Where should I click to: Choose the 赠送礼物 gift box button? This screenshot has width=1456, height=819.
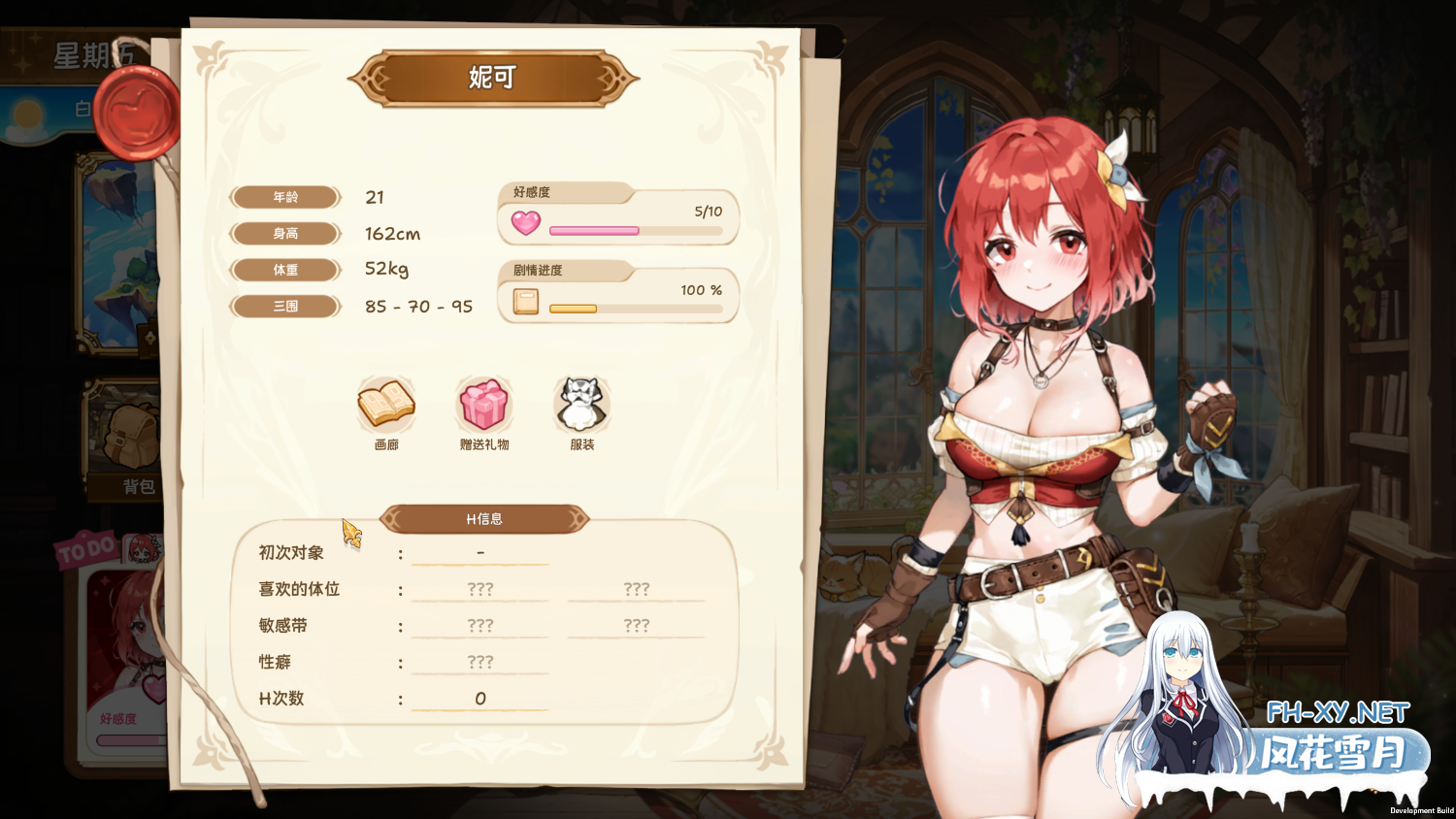pyautogui.click(x=483, y=406)
